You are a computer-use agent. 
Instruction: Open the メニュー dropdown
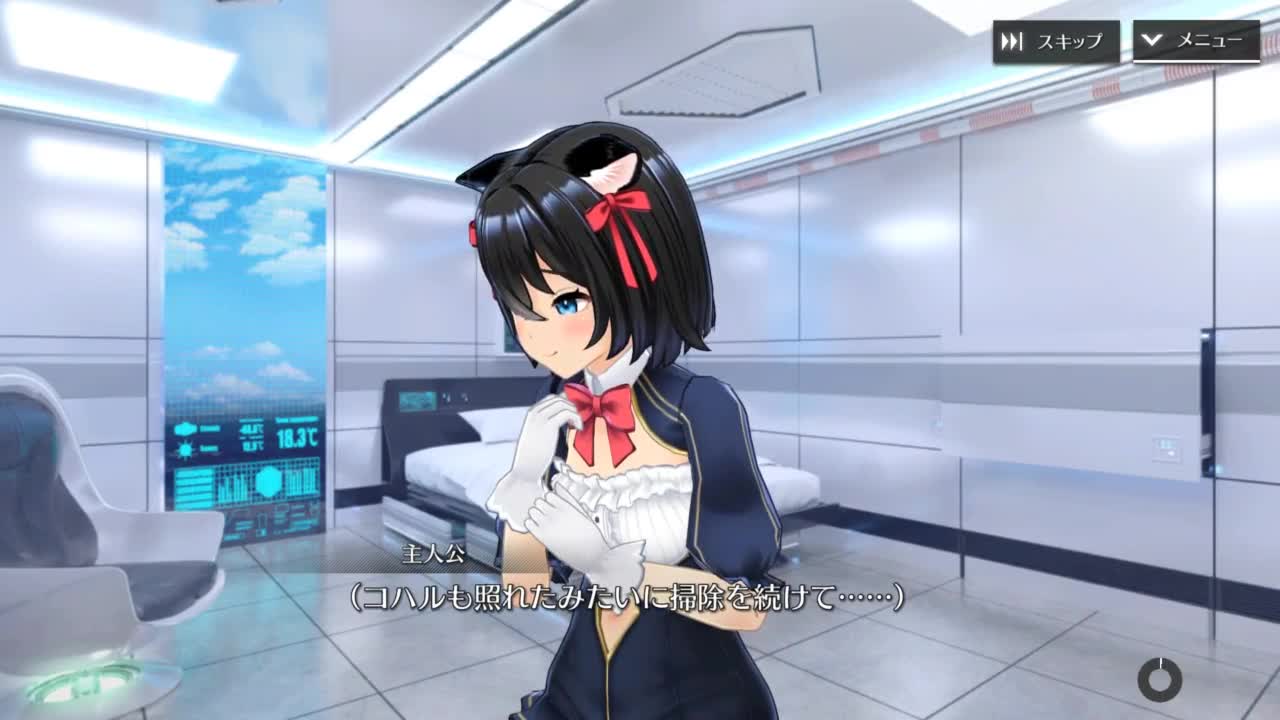[1195, 41]
